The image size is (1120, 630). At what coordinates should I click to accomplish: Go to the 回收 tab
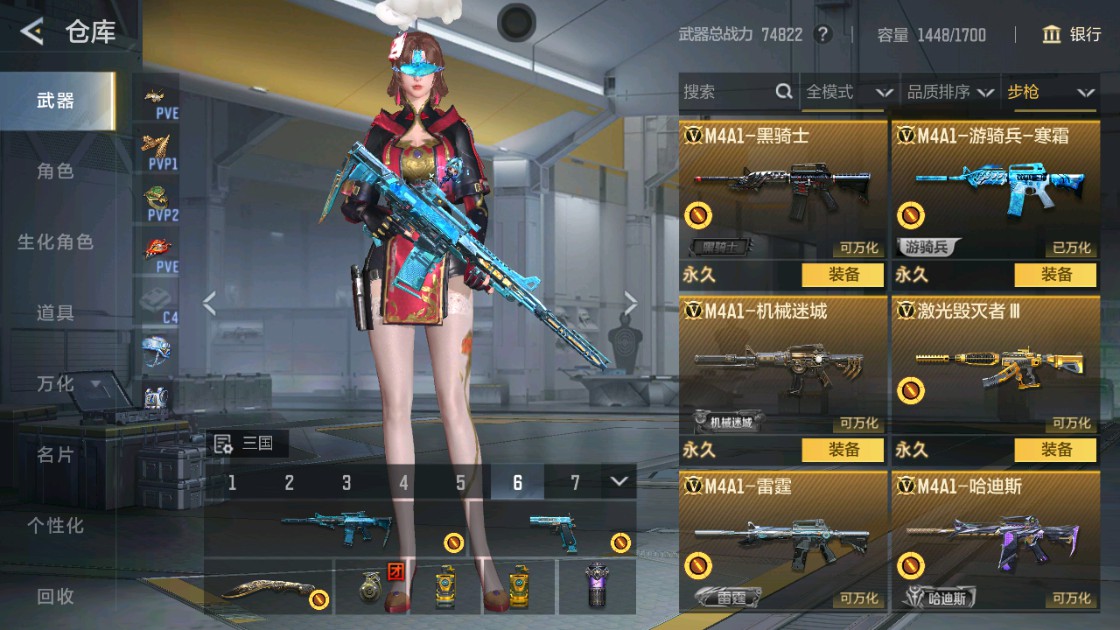[x=56, y=596]
